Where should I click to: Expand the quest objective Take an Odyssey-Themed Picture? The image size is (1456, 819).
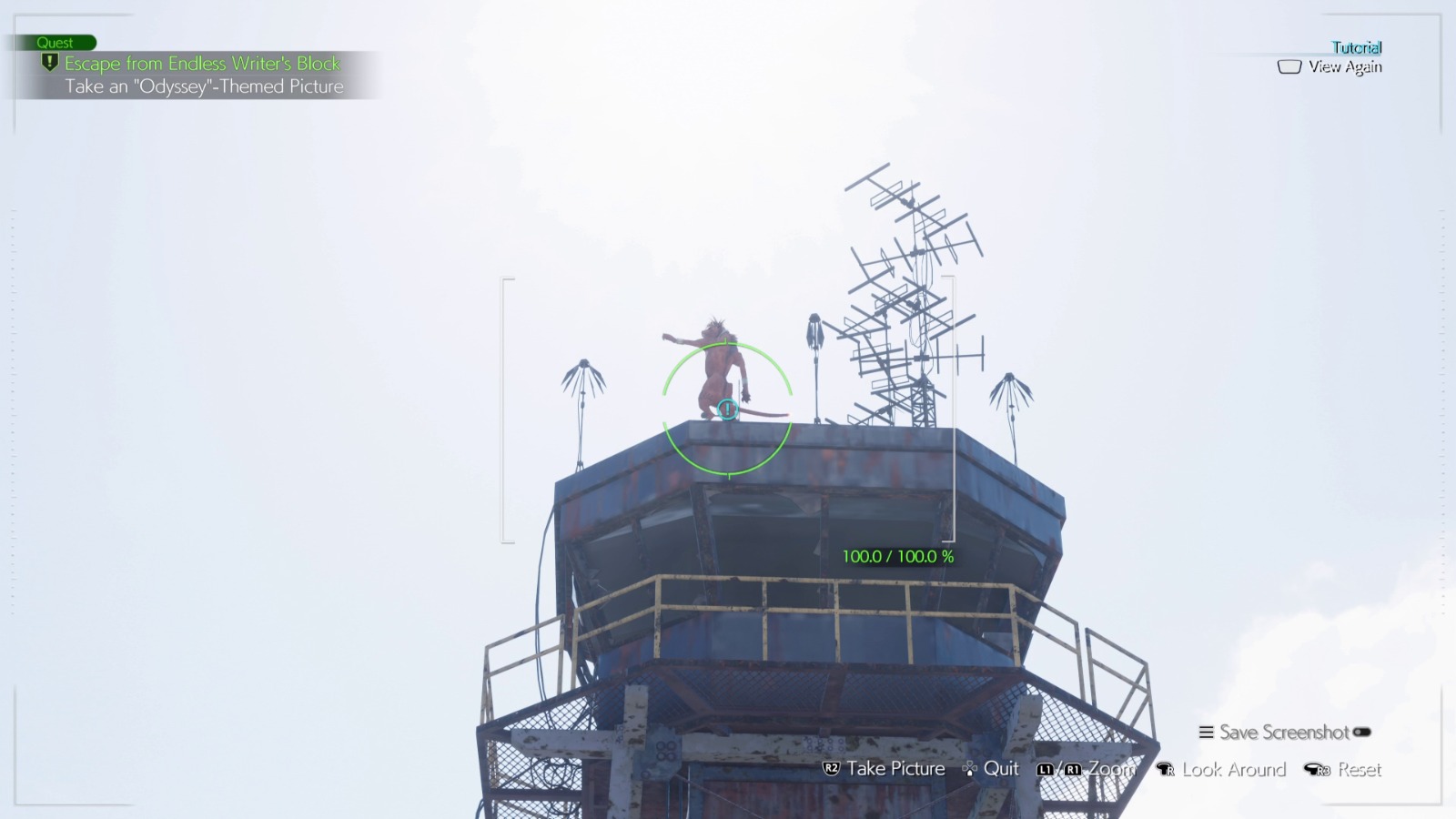pyautogui.click(x=204, y=86)
